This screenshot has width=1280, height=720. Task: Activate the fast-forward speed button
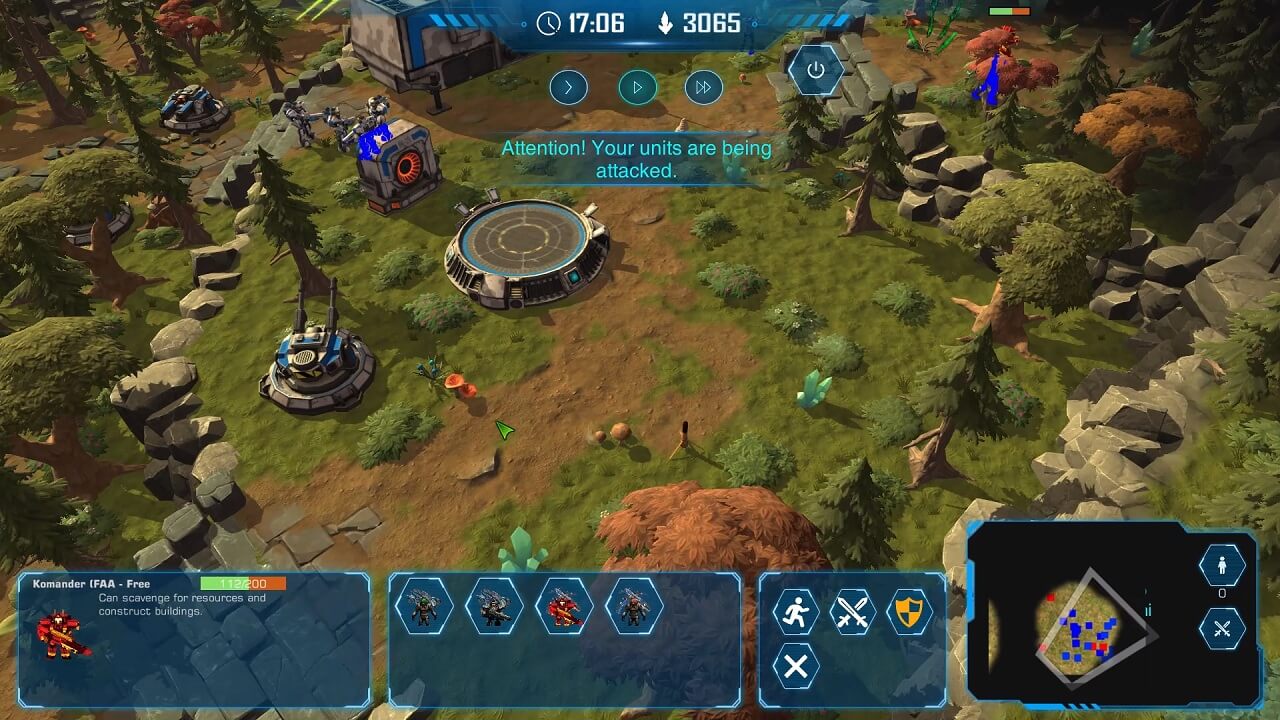point(704,87)
